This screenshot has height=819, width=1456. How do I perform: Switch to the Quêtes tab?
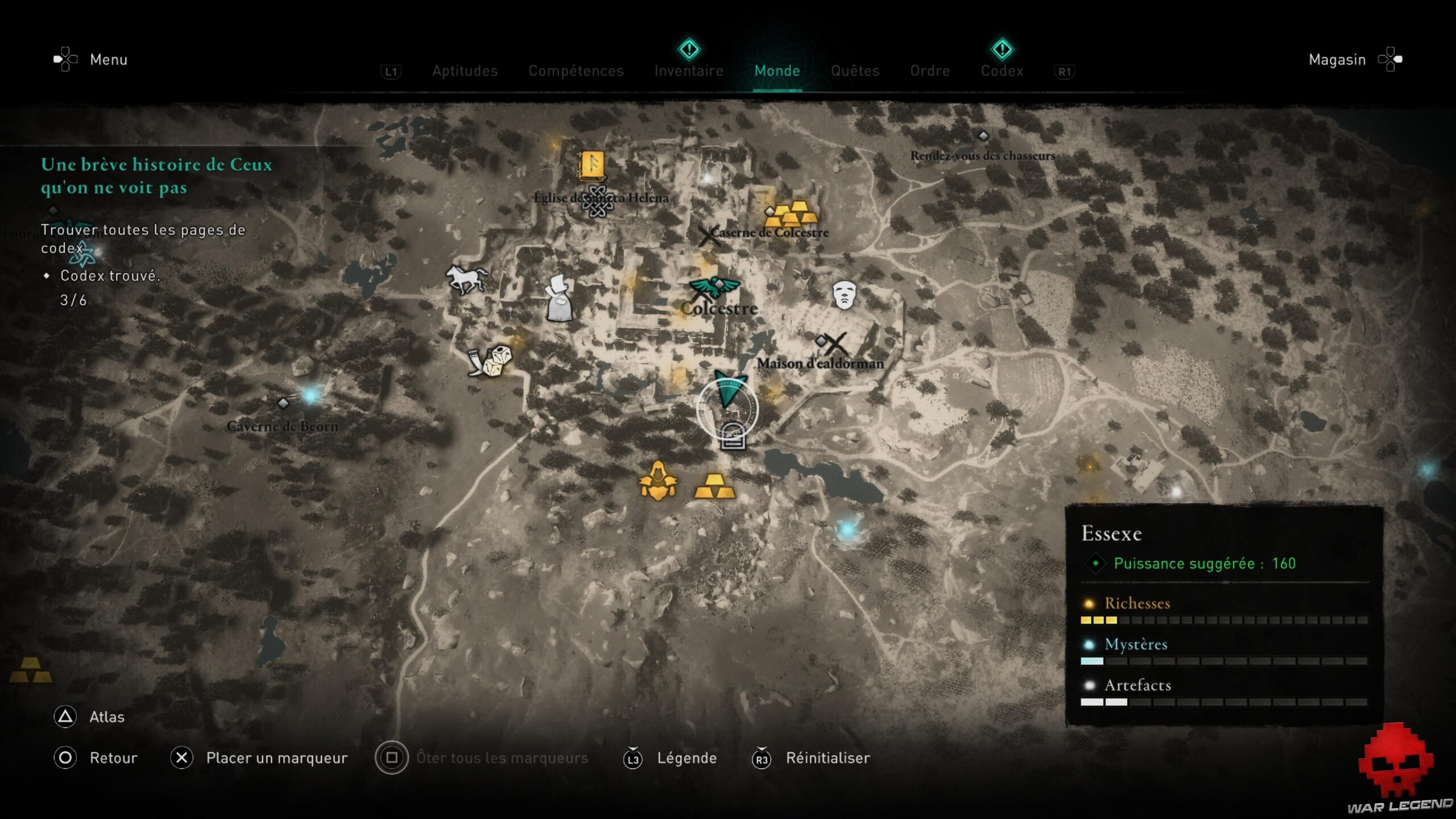(855, 71)
